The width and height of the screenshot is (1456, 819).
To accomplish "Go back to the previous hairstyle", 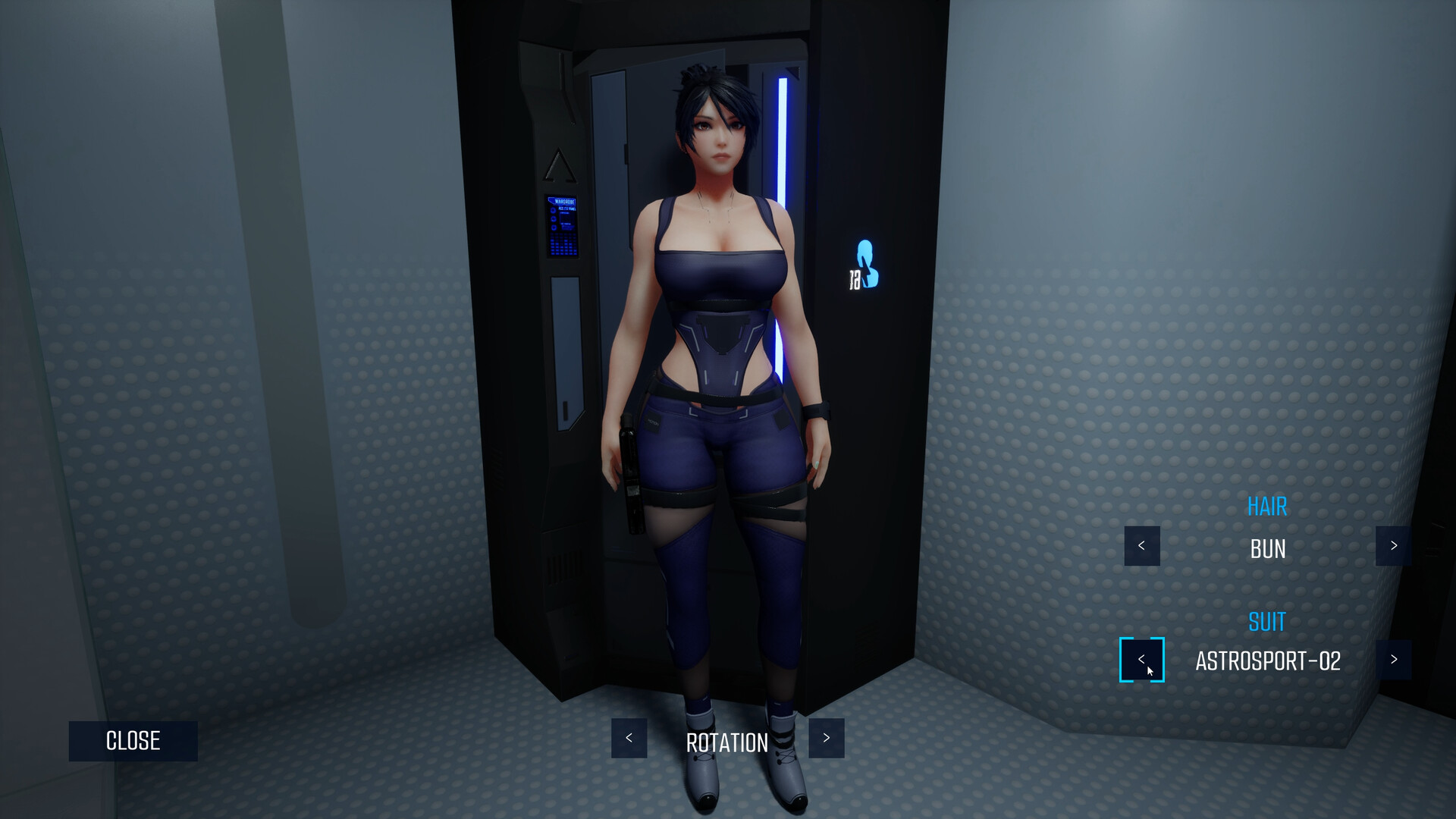I will 1141,546.
